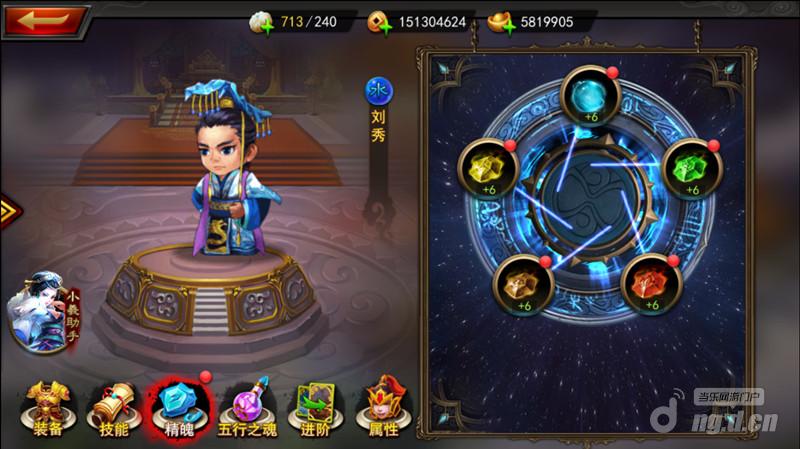
Task: Select the red fire gem slot
Action: [x=650, y=284]
